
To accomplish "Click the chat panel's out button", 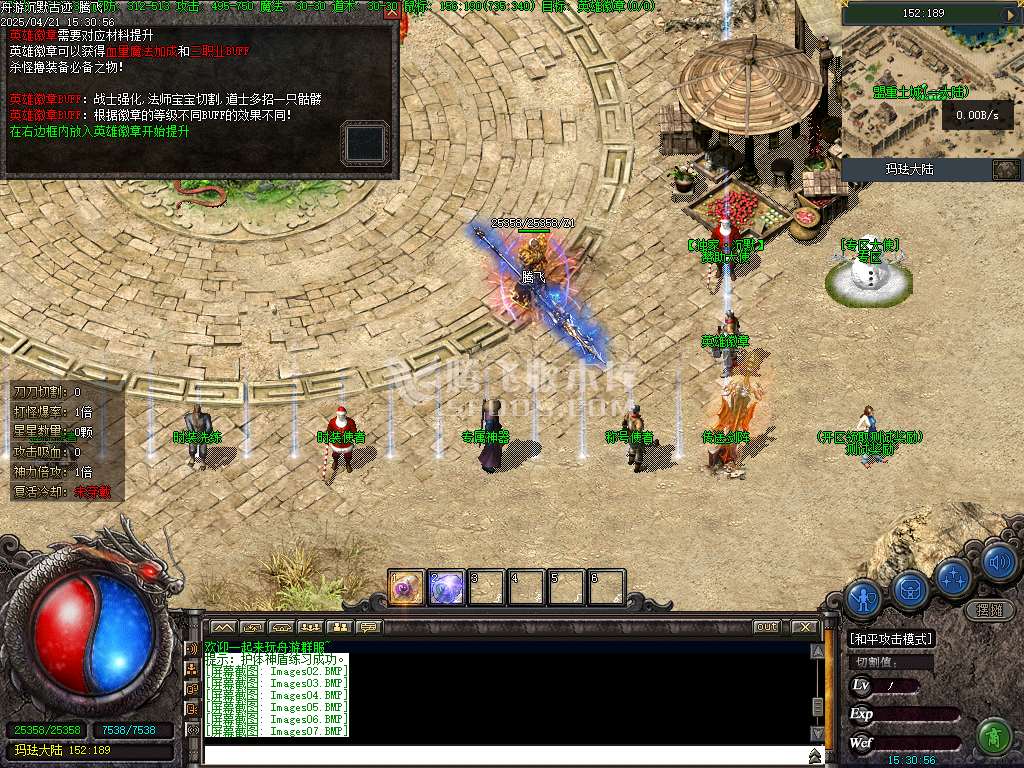I will click(767, 627).
